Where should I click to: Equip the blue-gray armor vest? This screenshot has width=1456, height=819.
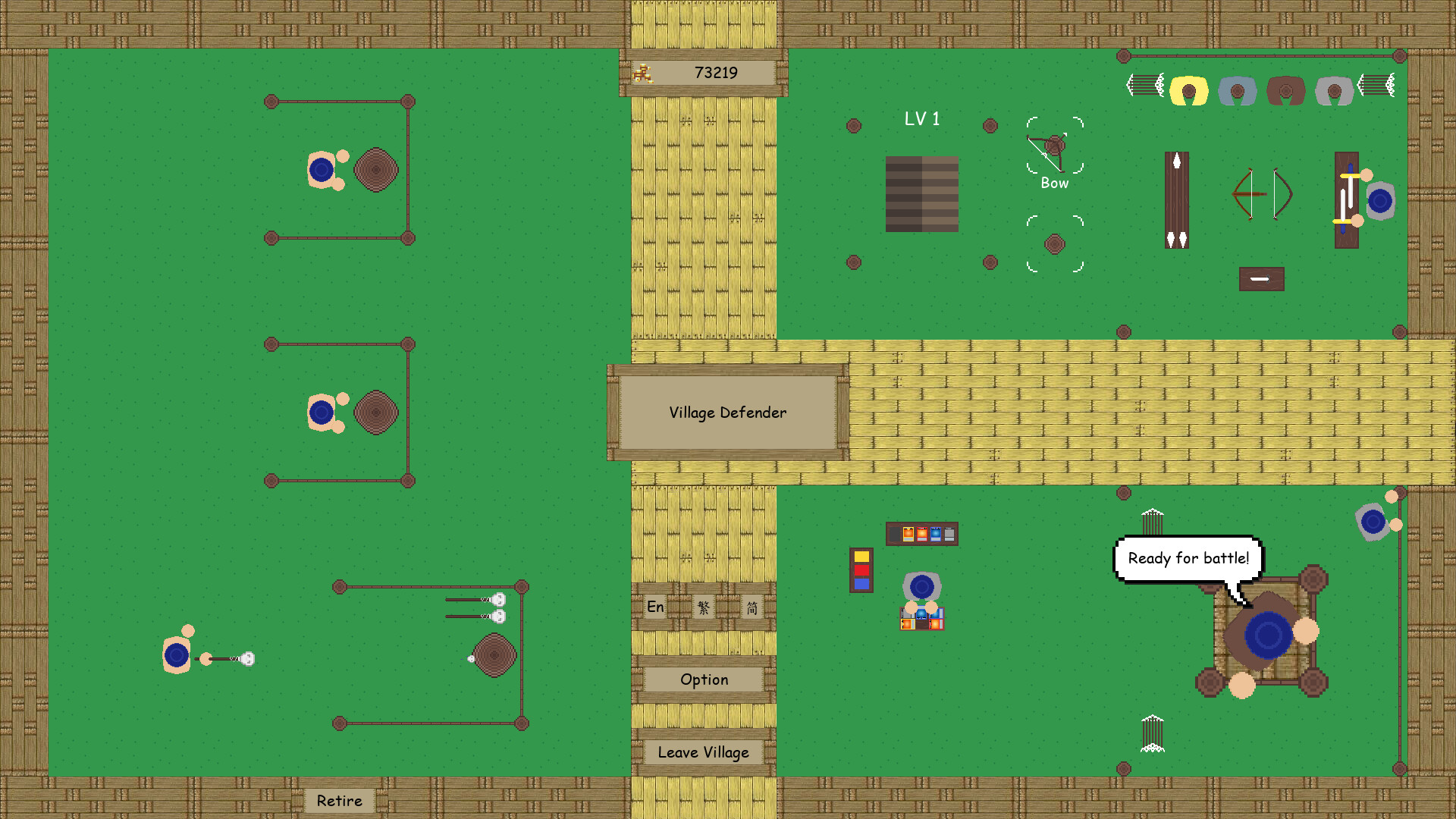pyautogui.click(x=1238, y=91)
